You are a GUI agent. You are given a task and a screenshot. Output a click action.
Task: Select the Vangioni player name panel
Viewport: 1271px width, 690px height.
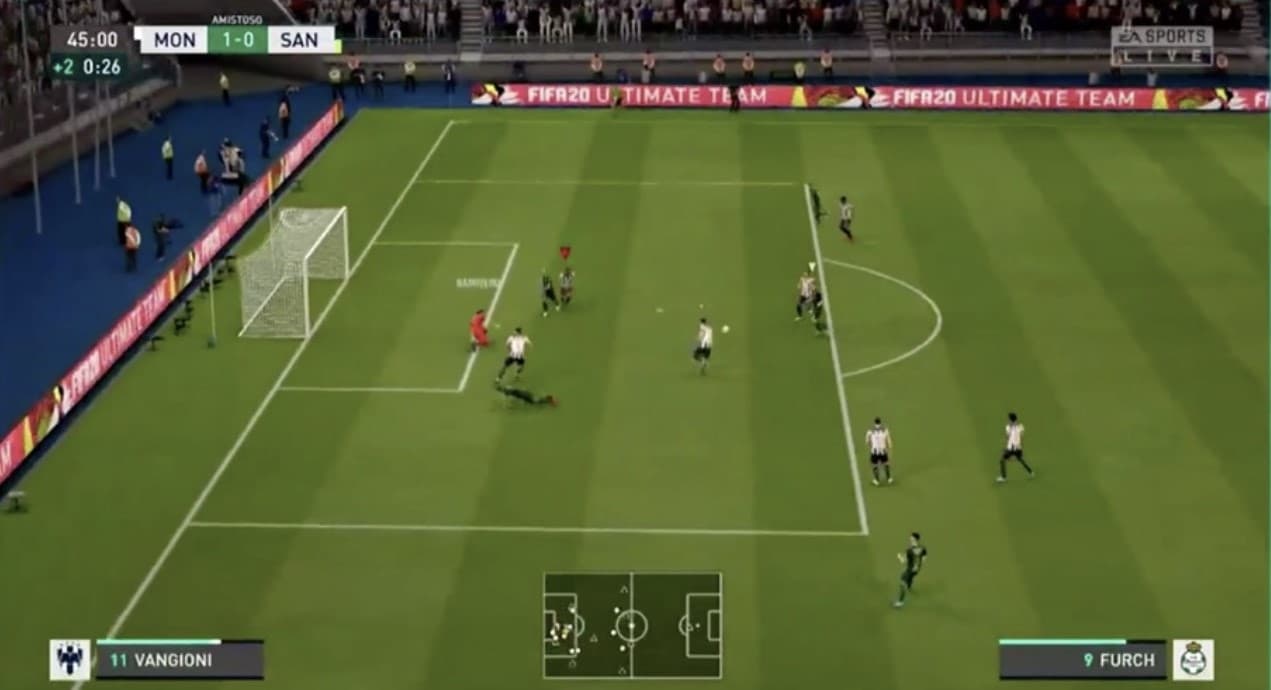pos(180,660)
